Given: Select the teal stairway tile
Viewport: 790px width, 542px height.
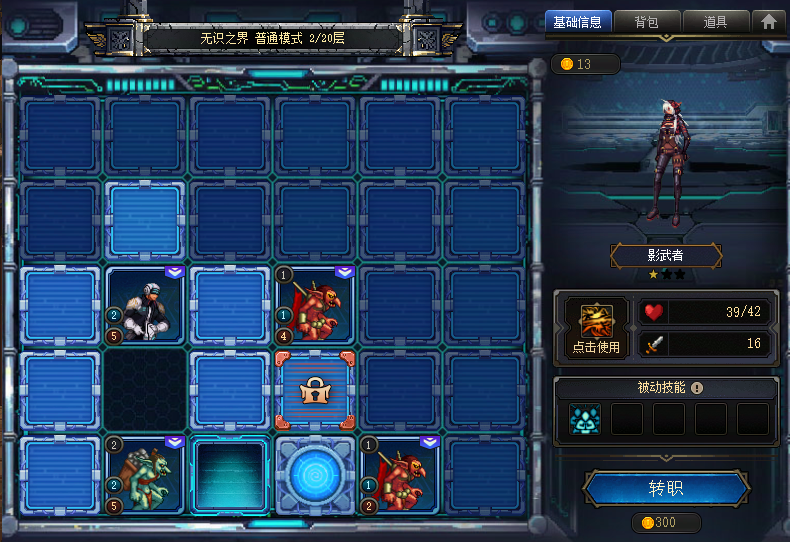Looking at the screenshot, I should tap(230, 476).
